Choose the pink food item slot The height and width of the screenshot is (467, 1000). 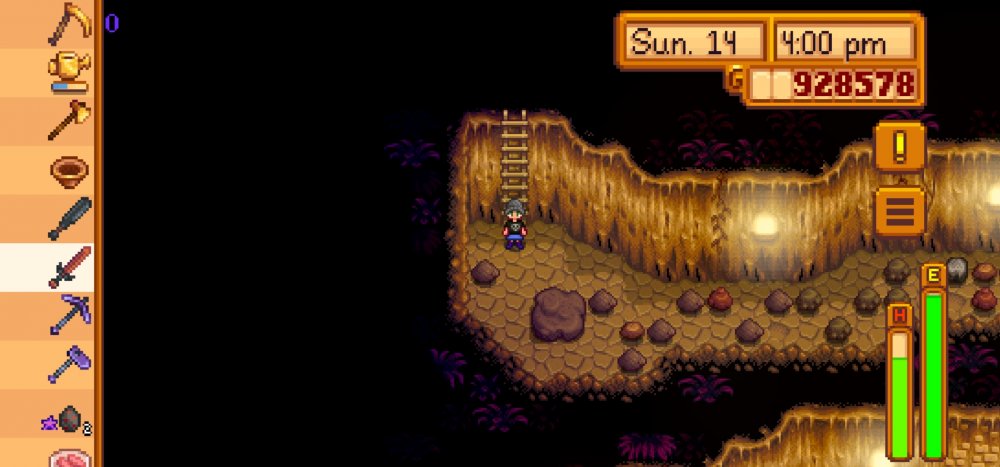click(x=69, y=457)
